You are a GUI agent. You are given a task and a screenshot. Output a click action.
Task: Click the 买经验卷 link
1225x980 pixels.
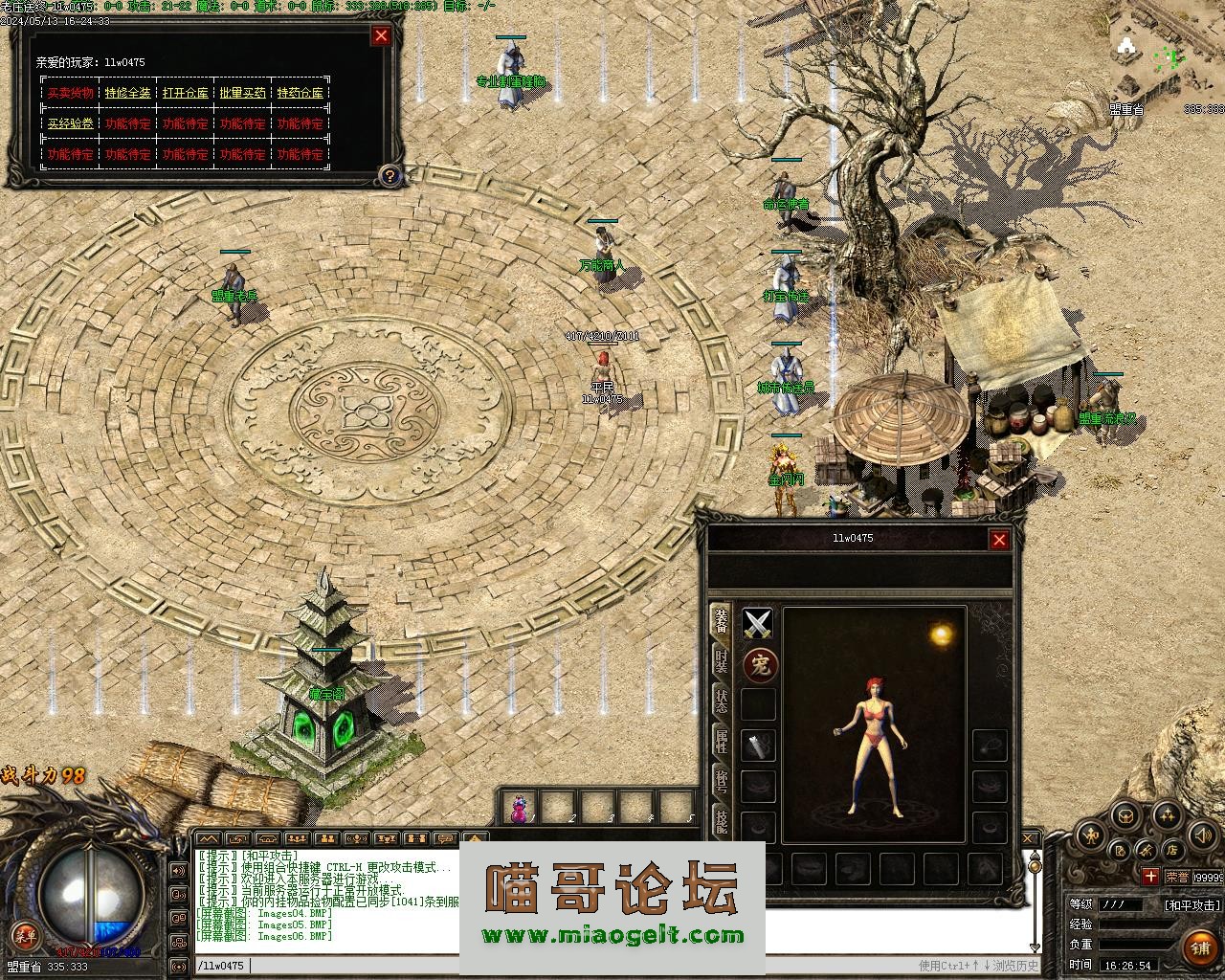(x=71, y=123)
